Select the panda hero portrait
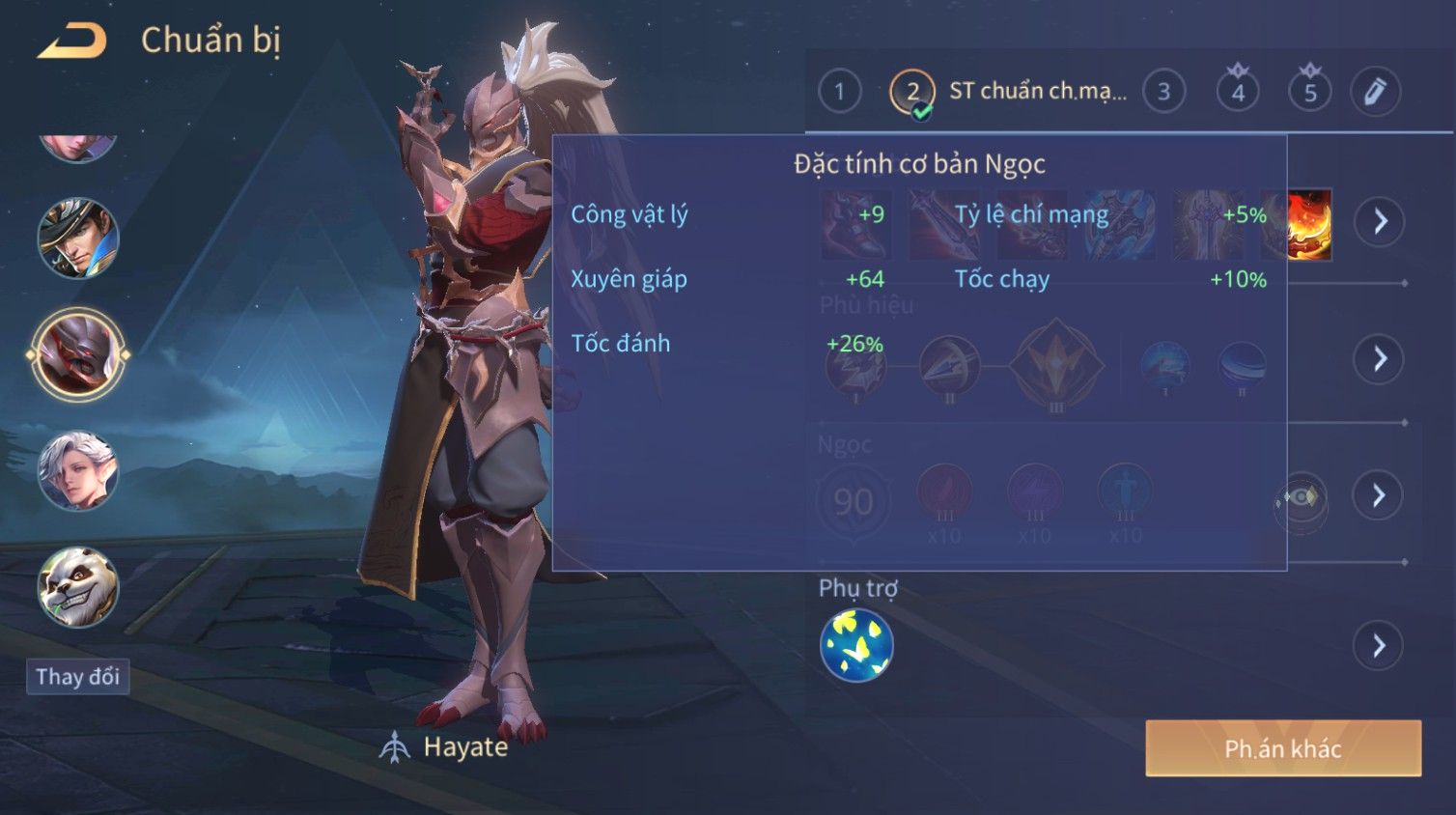 [x=78, y=587]
